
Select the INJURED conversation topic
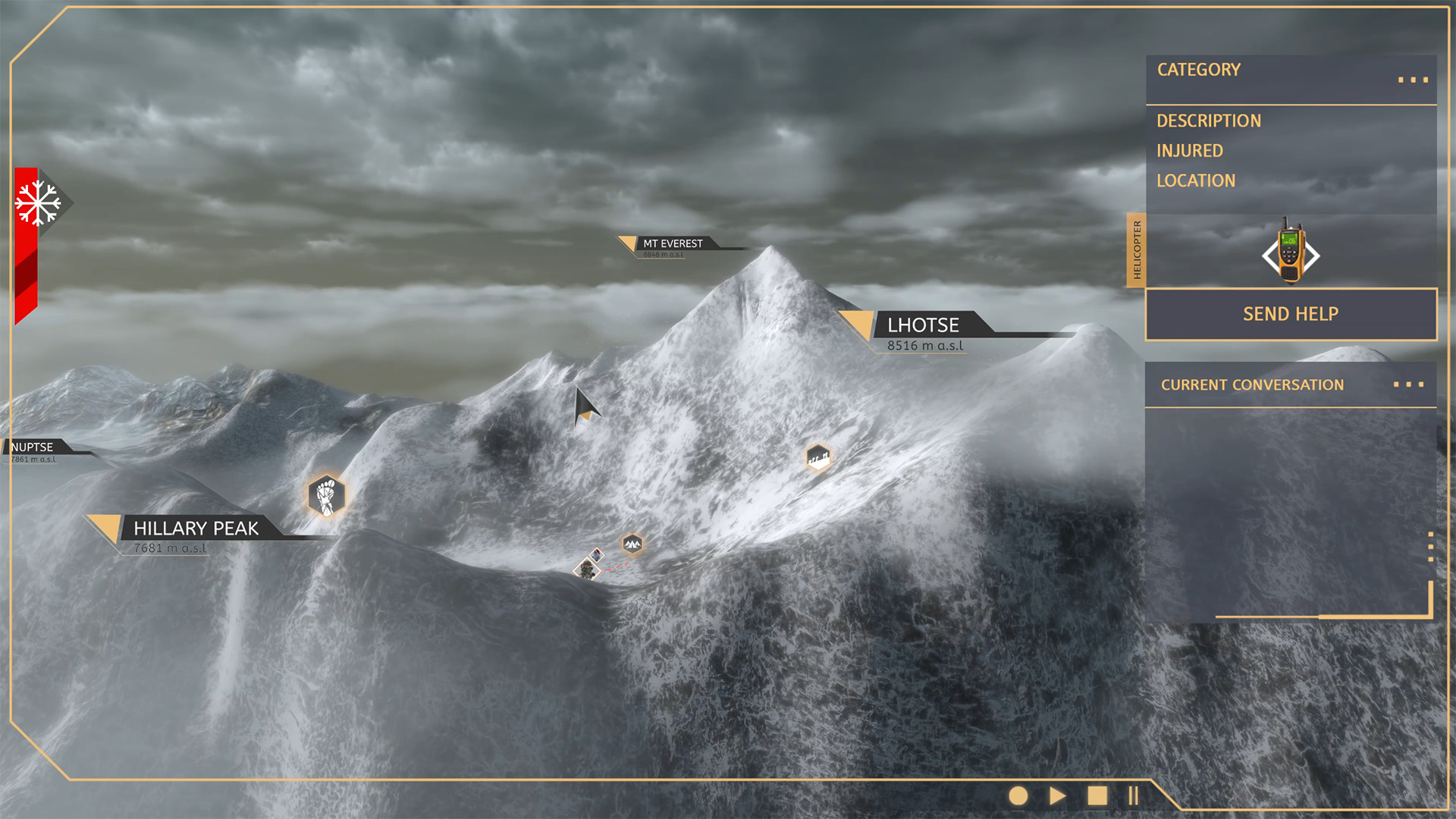[1189, 150]
